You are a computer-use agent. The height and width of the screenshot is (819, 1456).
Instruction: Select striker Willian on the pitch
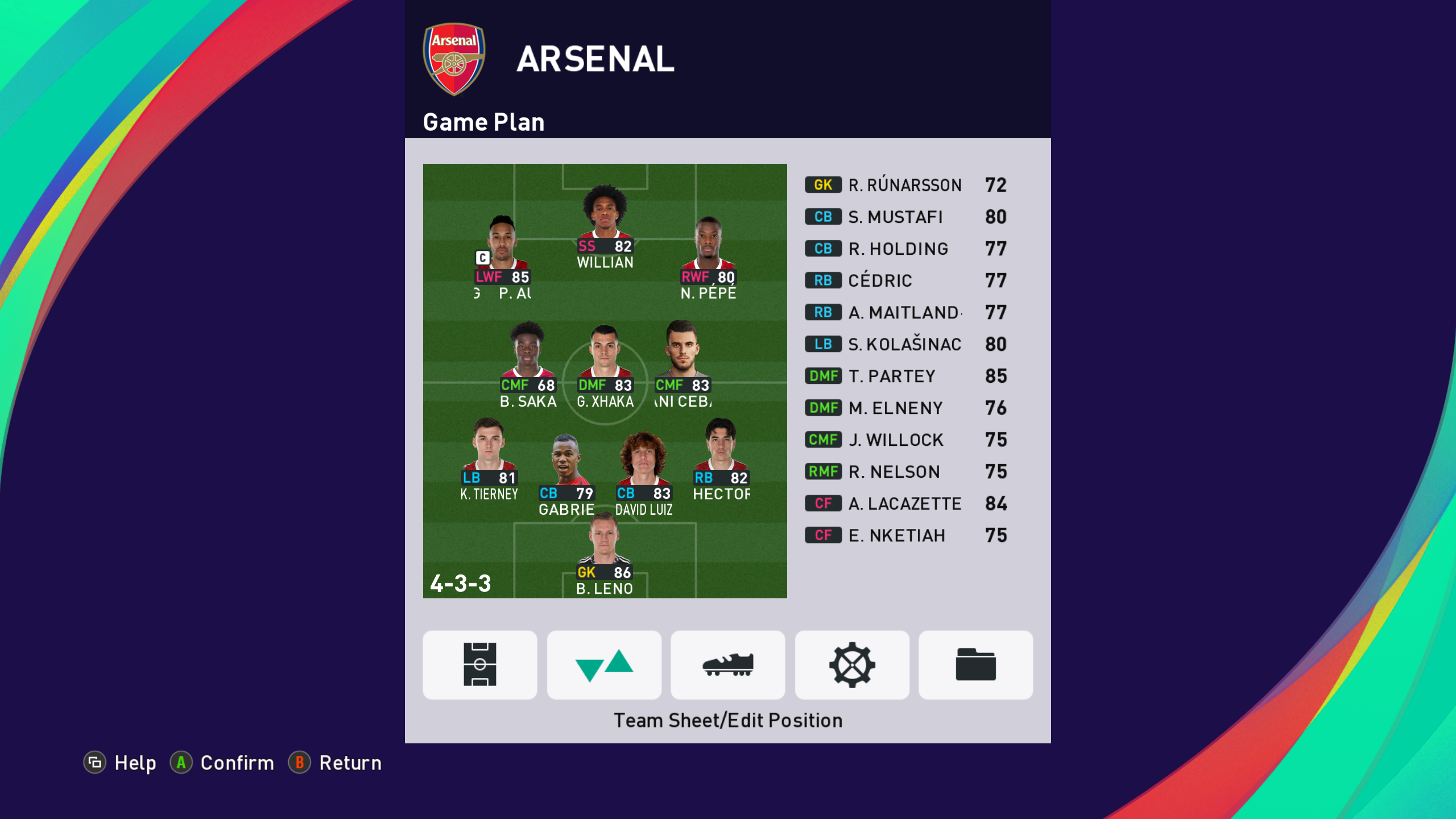[605, 227]
